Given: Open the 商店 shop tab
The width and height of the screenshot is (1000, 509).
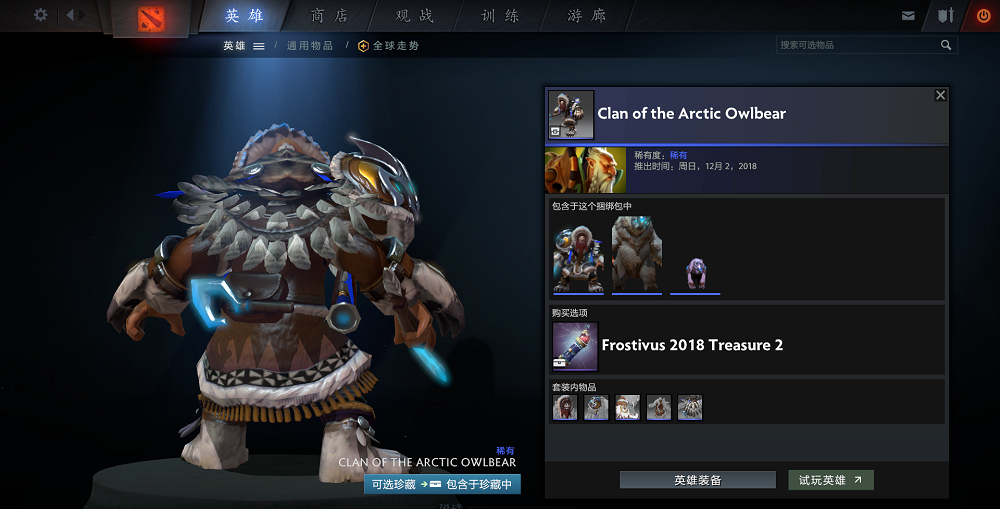Looking at the screenshot, I should point(330,16).
